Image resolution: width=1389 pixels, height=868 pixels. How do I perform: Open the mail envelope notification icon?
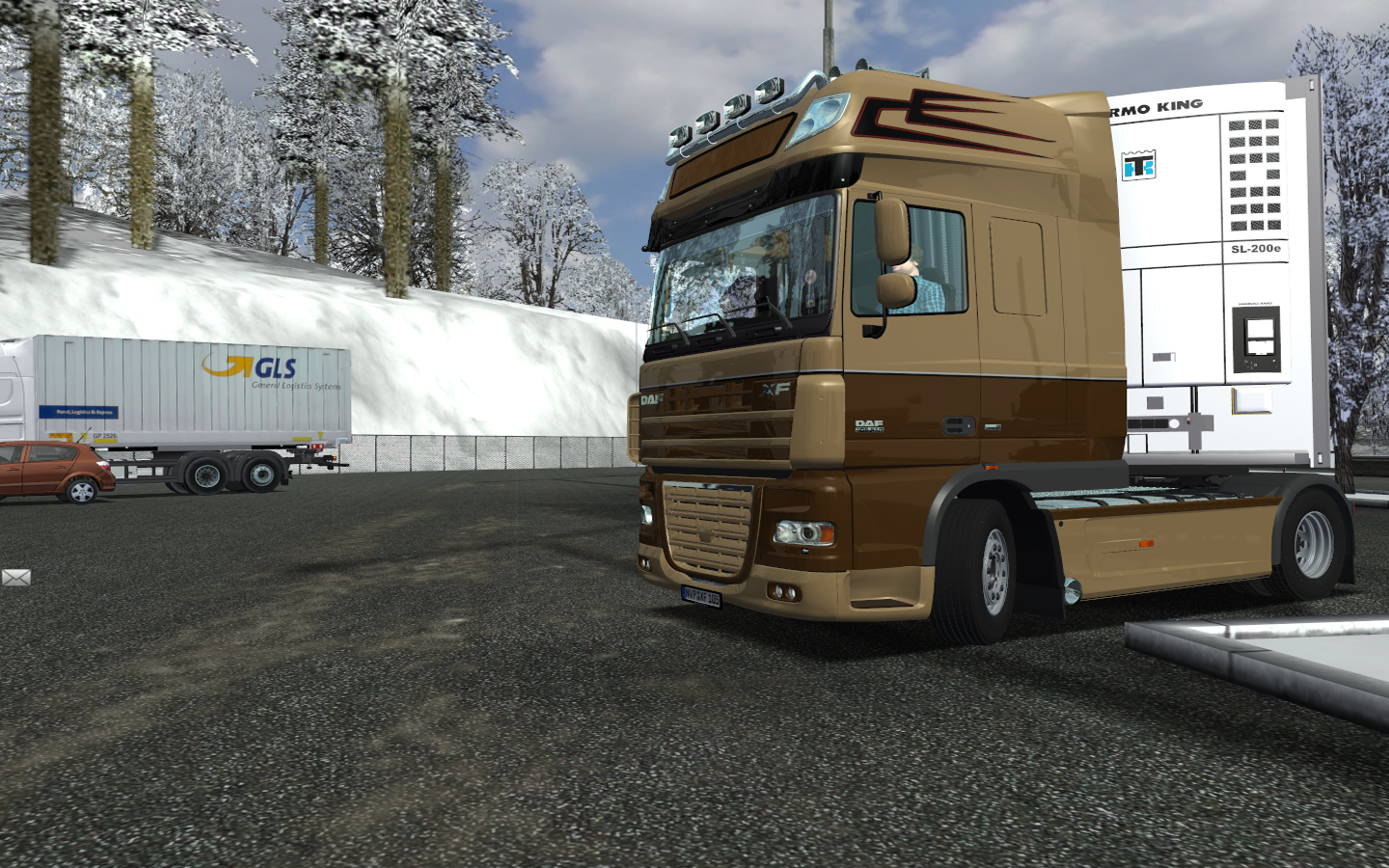click(x=15, y=577)
